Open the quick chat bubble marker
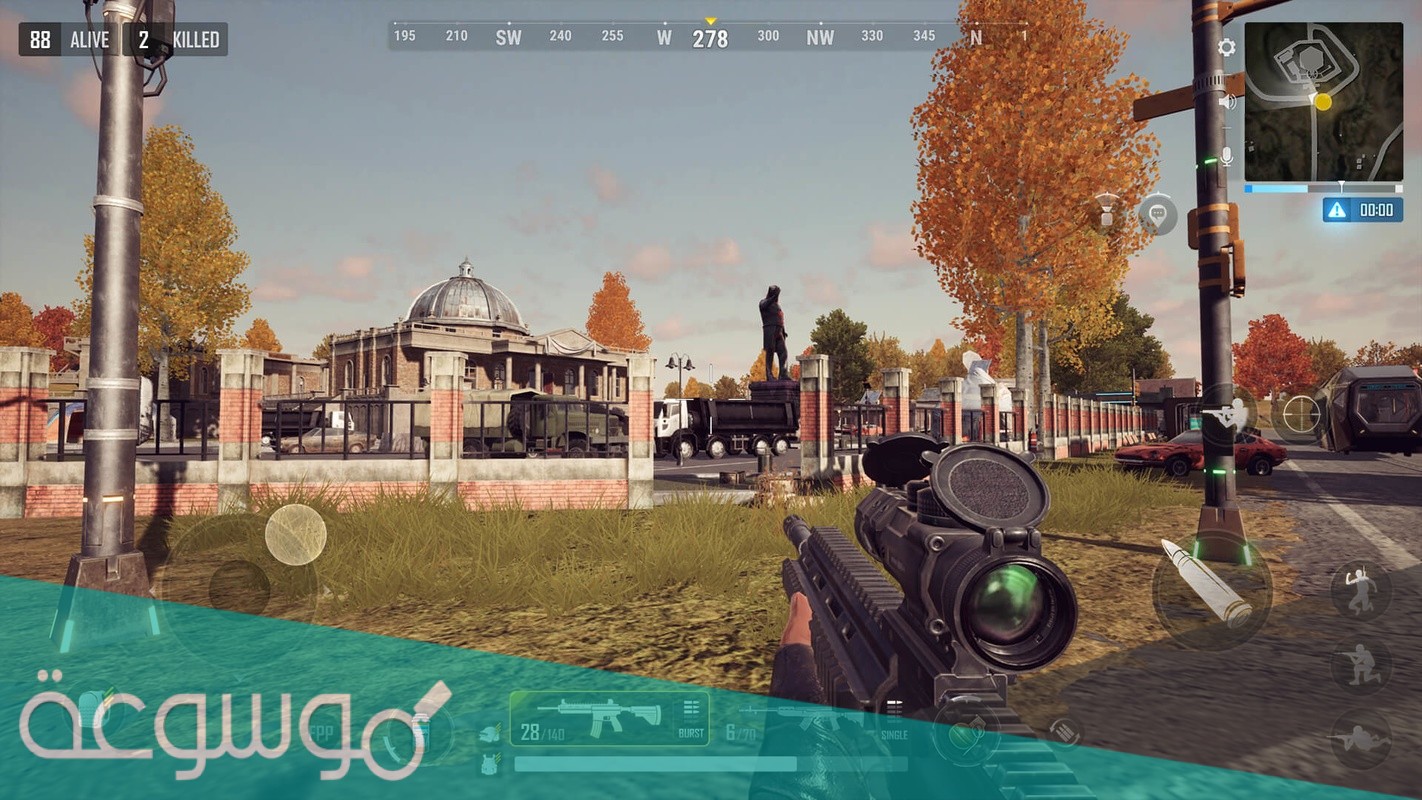1422x800 pixels. point(1157,214)
